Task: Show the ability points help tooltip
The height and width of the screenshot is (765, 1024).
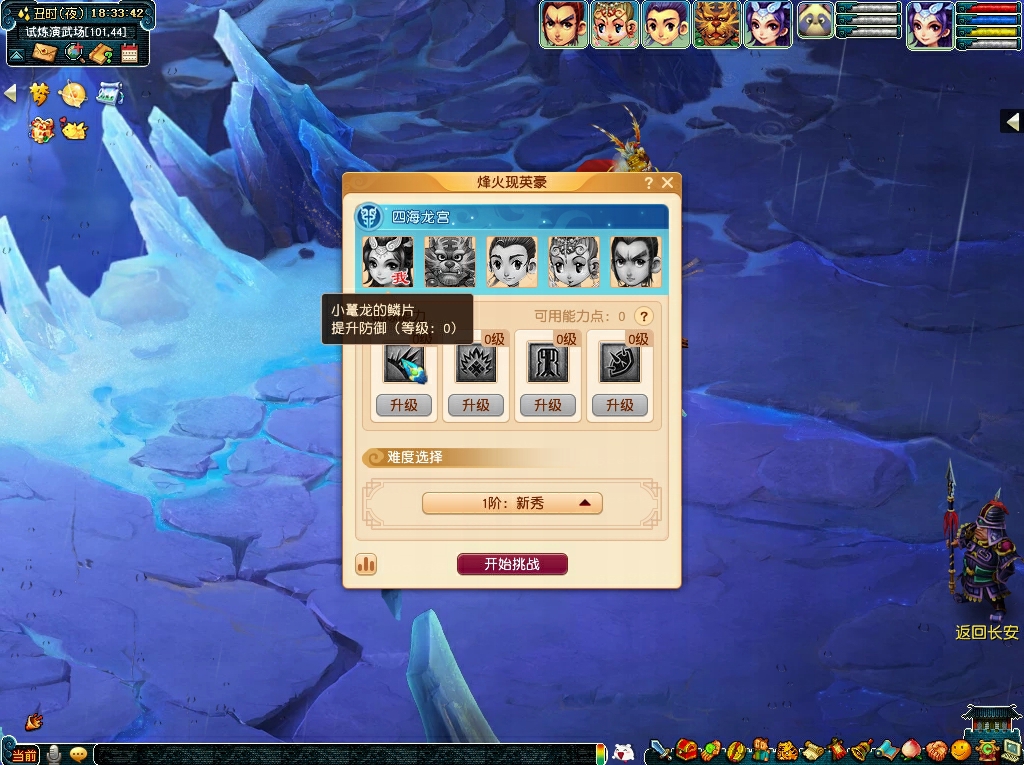Action: coord(645,316)
